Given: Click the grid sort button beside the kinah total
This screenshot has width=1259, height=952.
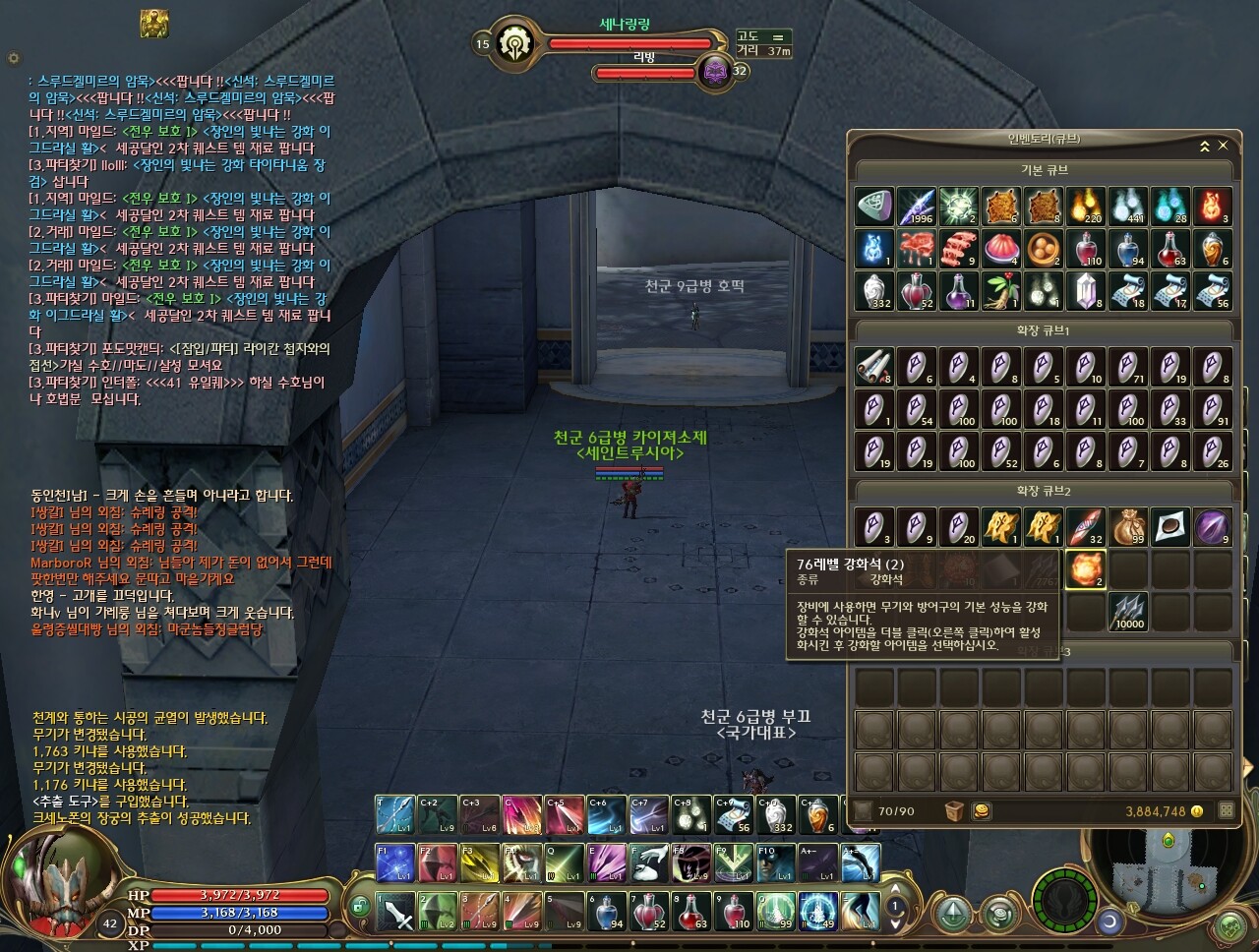Looking at the screenshot, I should click(x=1226, y=811).
